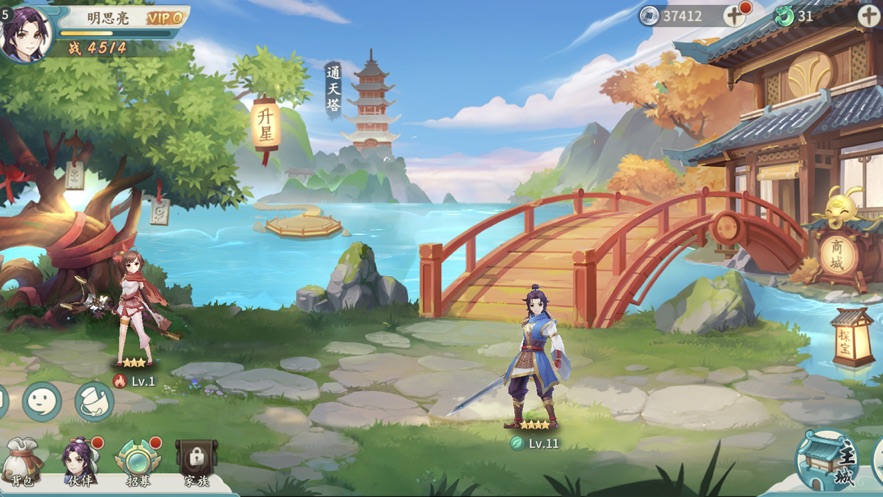Open the chat face bubble icon
The image size is (883, 497).
42,401
